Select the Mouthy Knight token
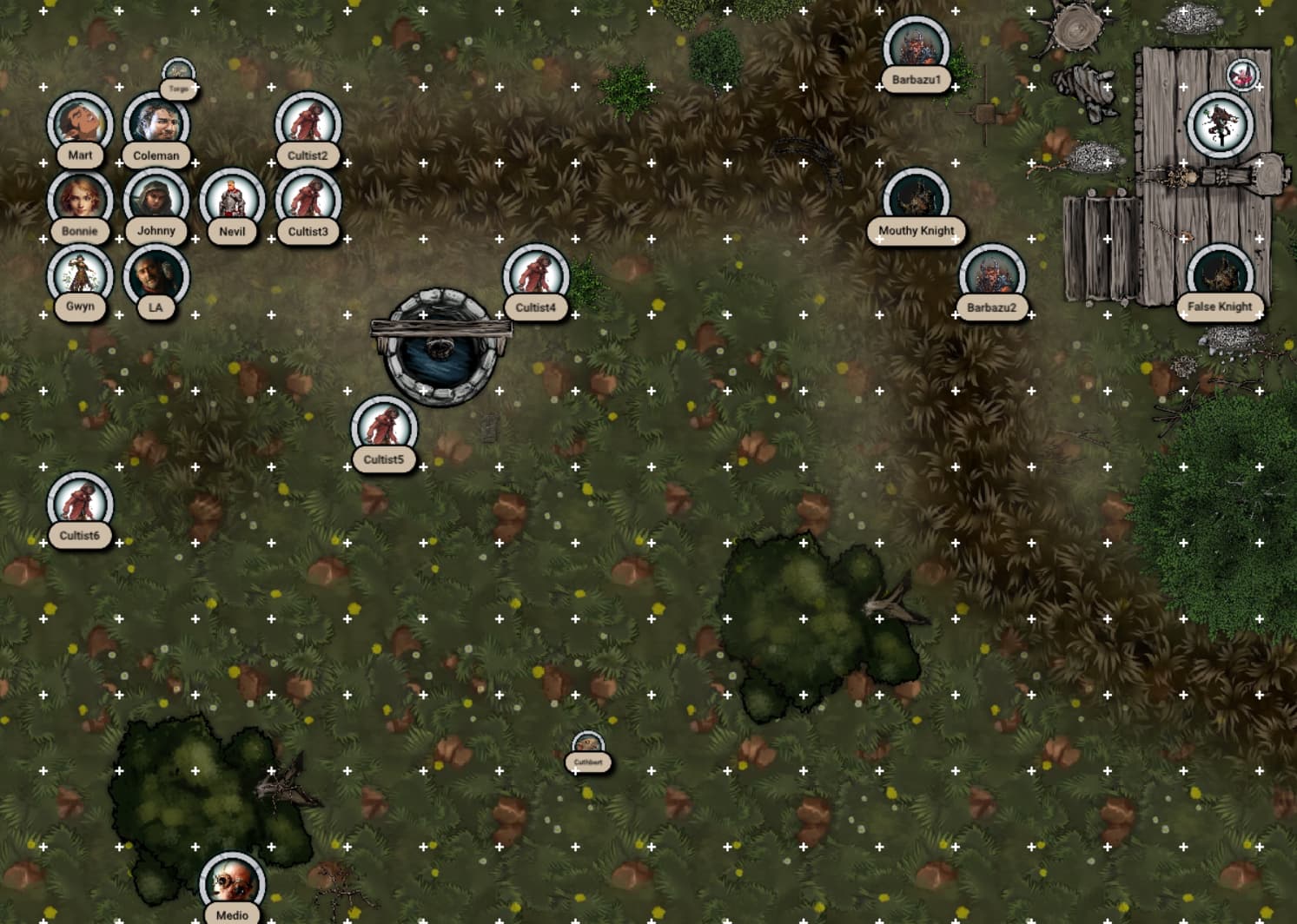The height and width of the screenshot is (924, 1297). click(x=917, y=201)
